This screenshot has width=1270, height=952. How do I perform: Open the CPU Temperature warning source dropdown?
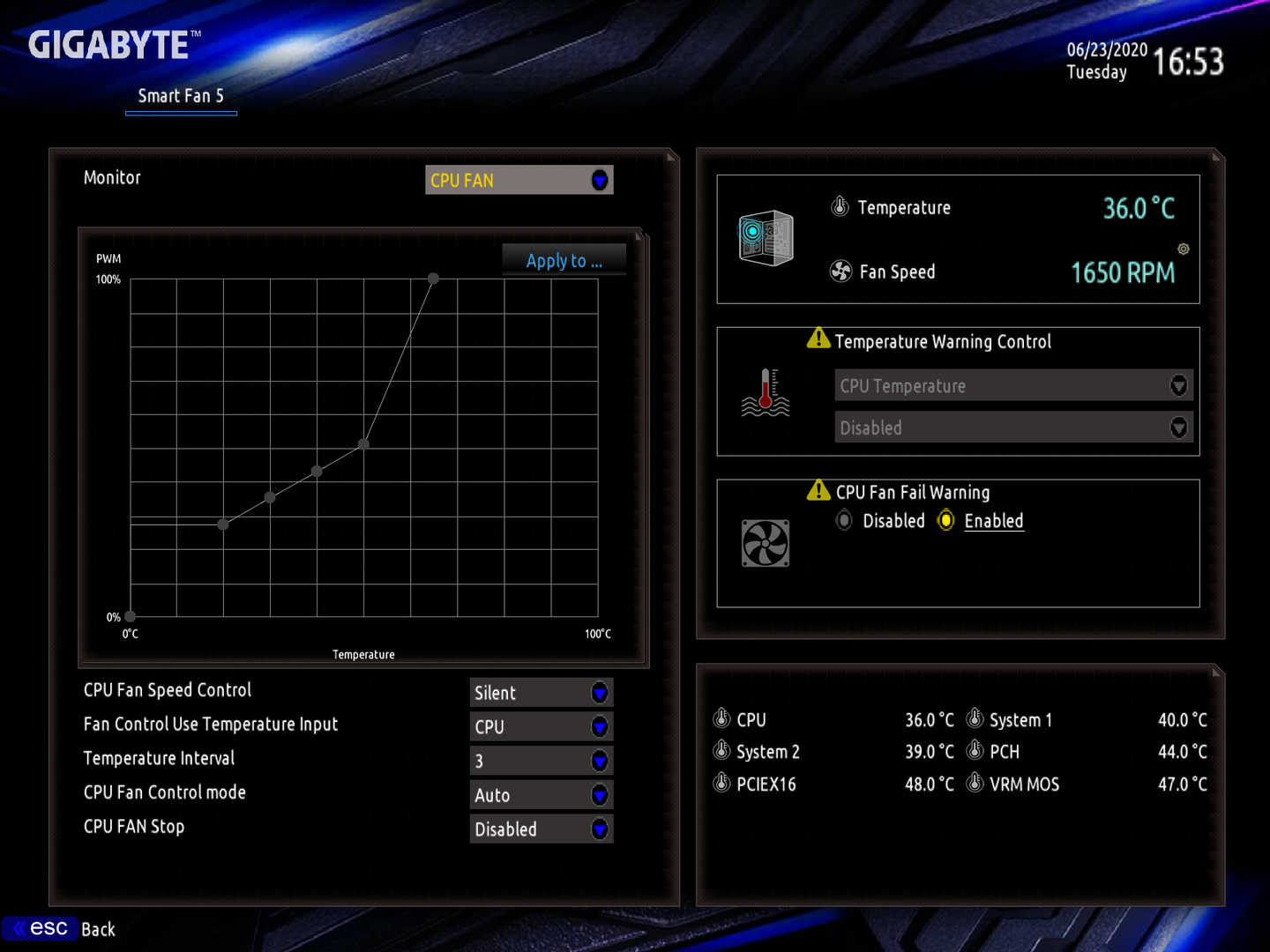1013,386
